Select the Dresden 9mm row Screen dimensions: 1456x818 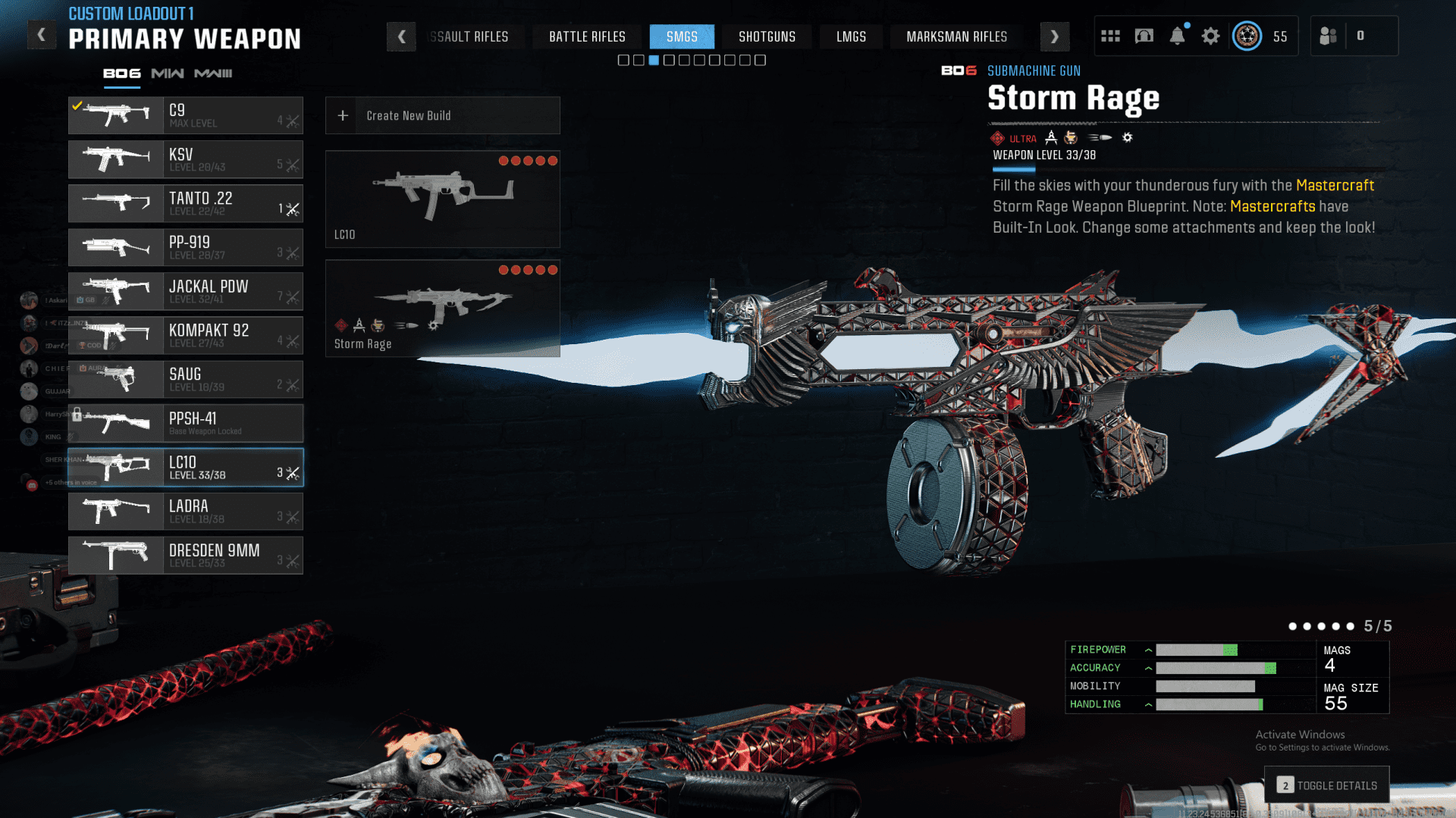click(x=186, y=555)
